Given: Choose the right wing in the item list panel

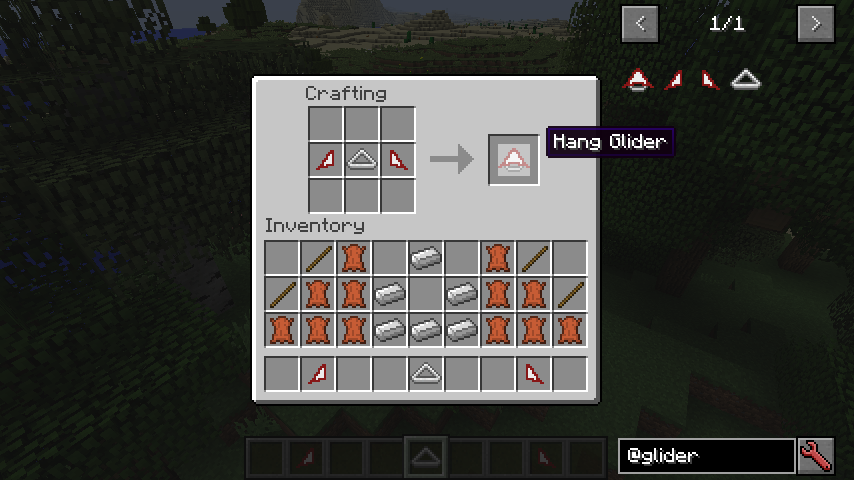Looking at the screenshot, I should tap(709, 79).
